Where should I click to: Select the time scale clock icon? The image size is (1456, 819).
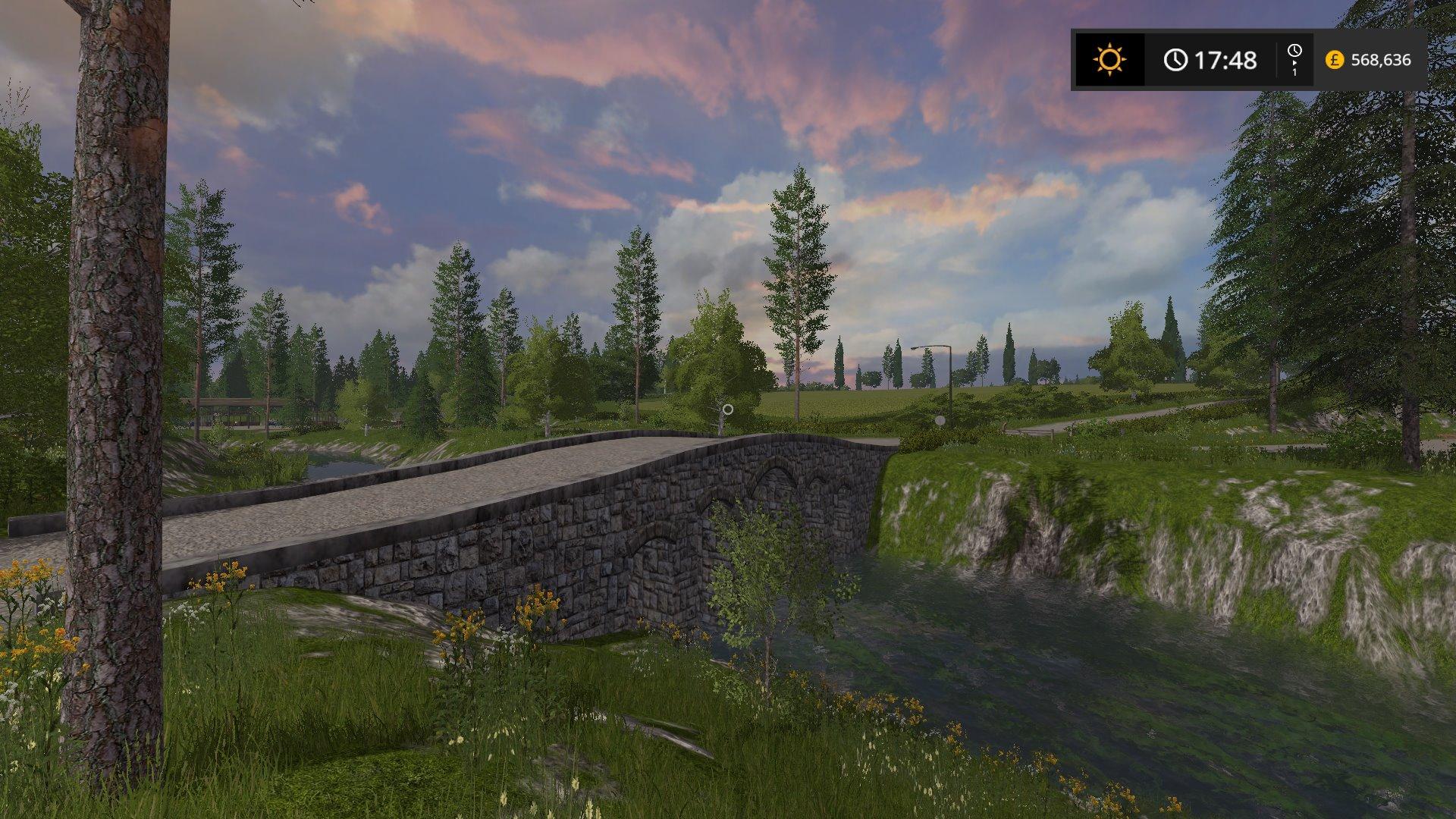[x=1294, y=53]
